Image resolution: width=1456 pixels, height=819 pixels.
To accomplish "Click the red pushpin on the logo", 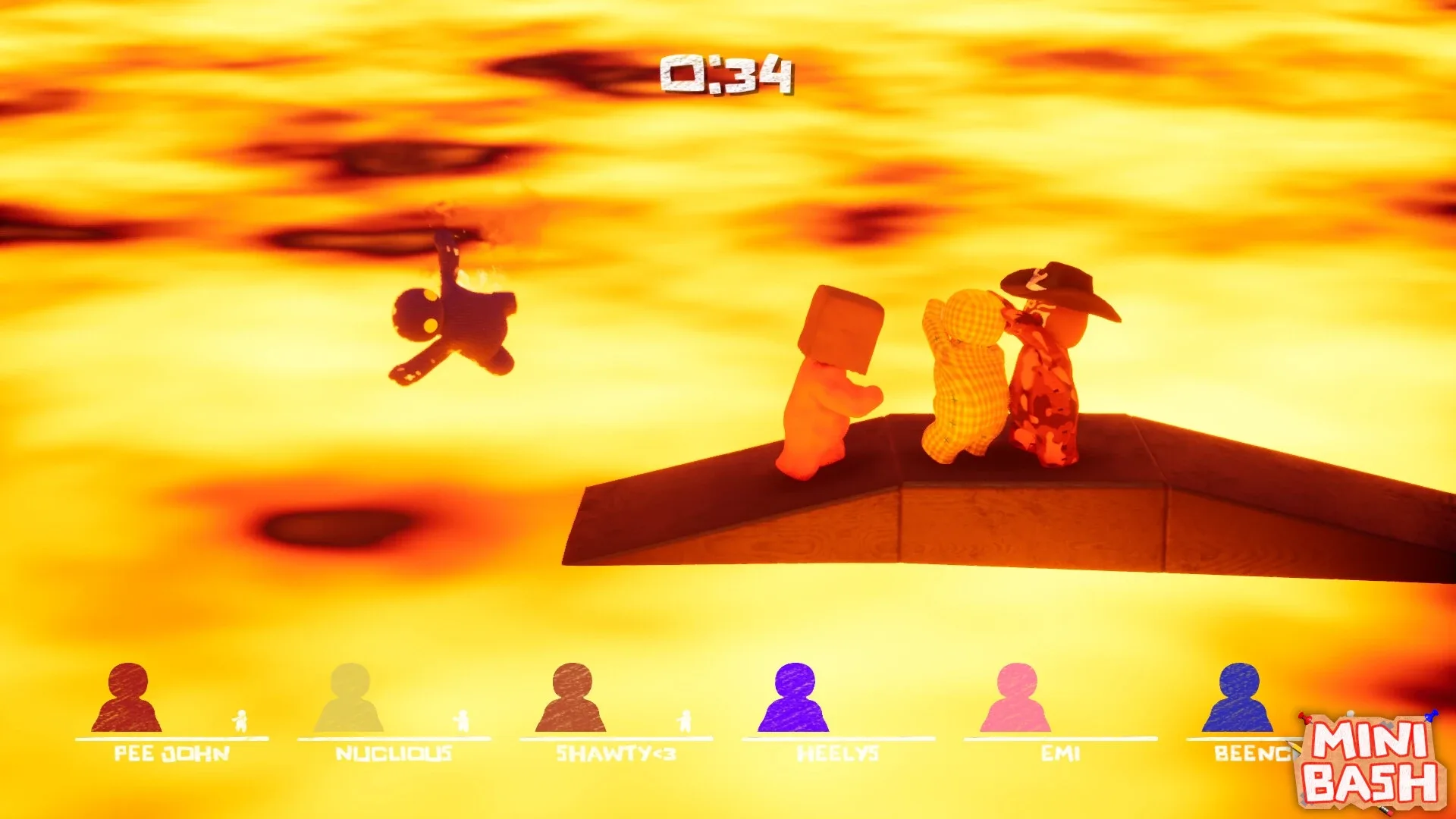I will coord(1304,718).
